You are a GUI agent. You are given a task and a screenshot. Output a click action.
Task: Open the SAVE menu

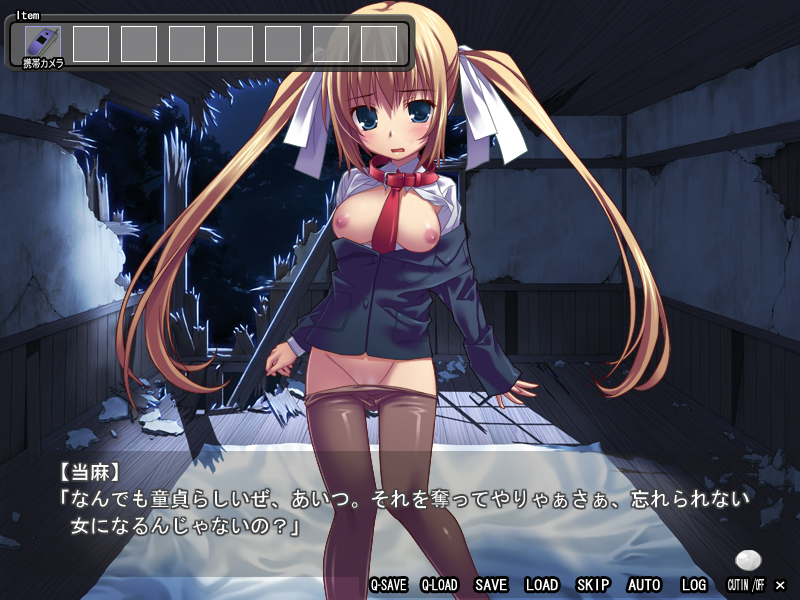[491, 585]
